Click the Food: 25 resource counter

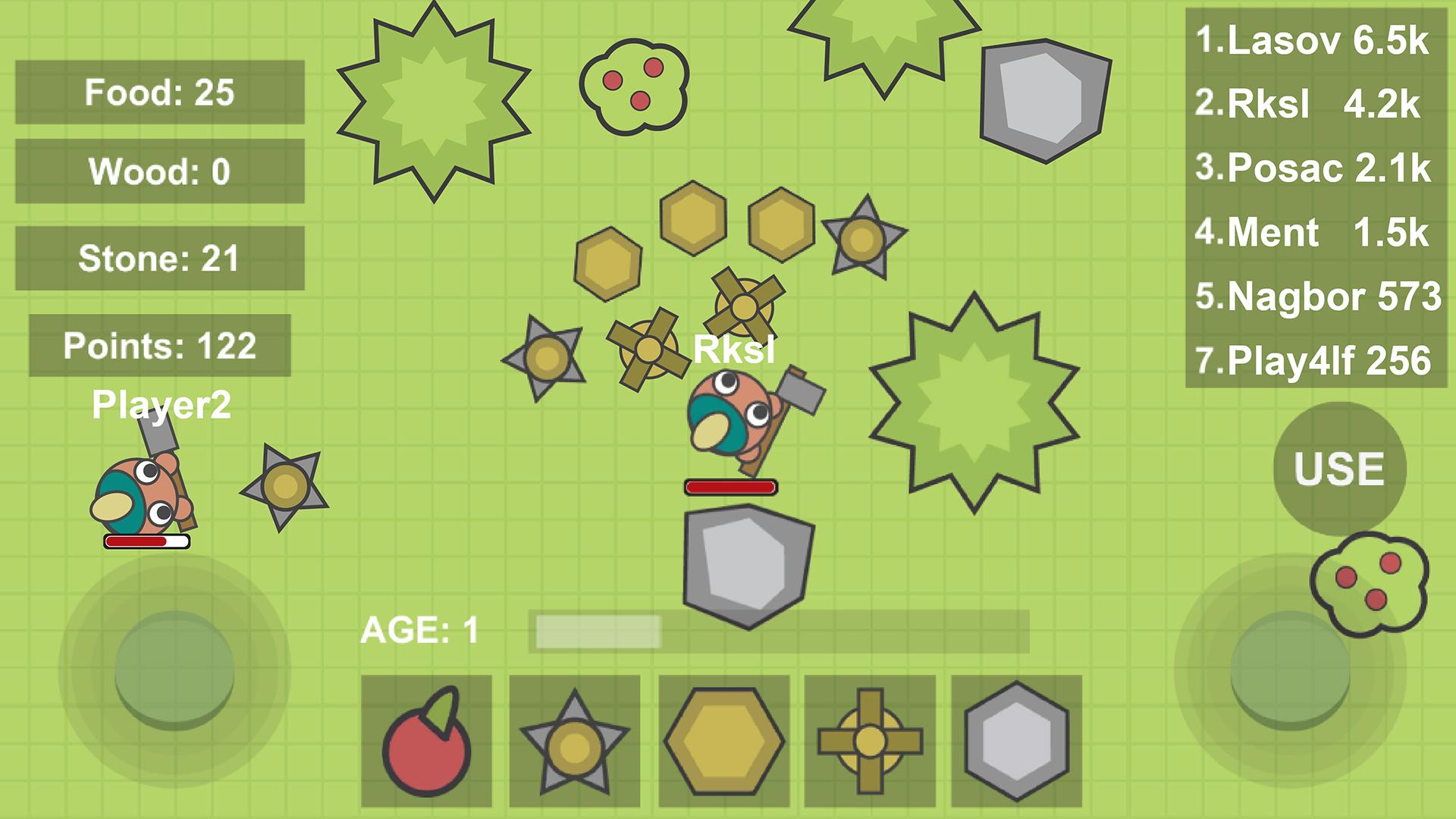158,93
